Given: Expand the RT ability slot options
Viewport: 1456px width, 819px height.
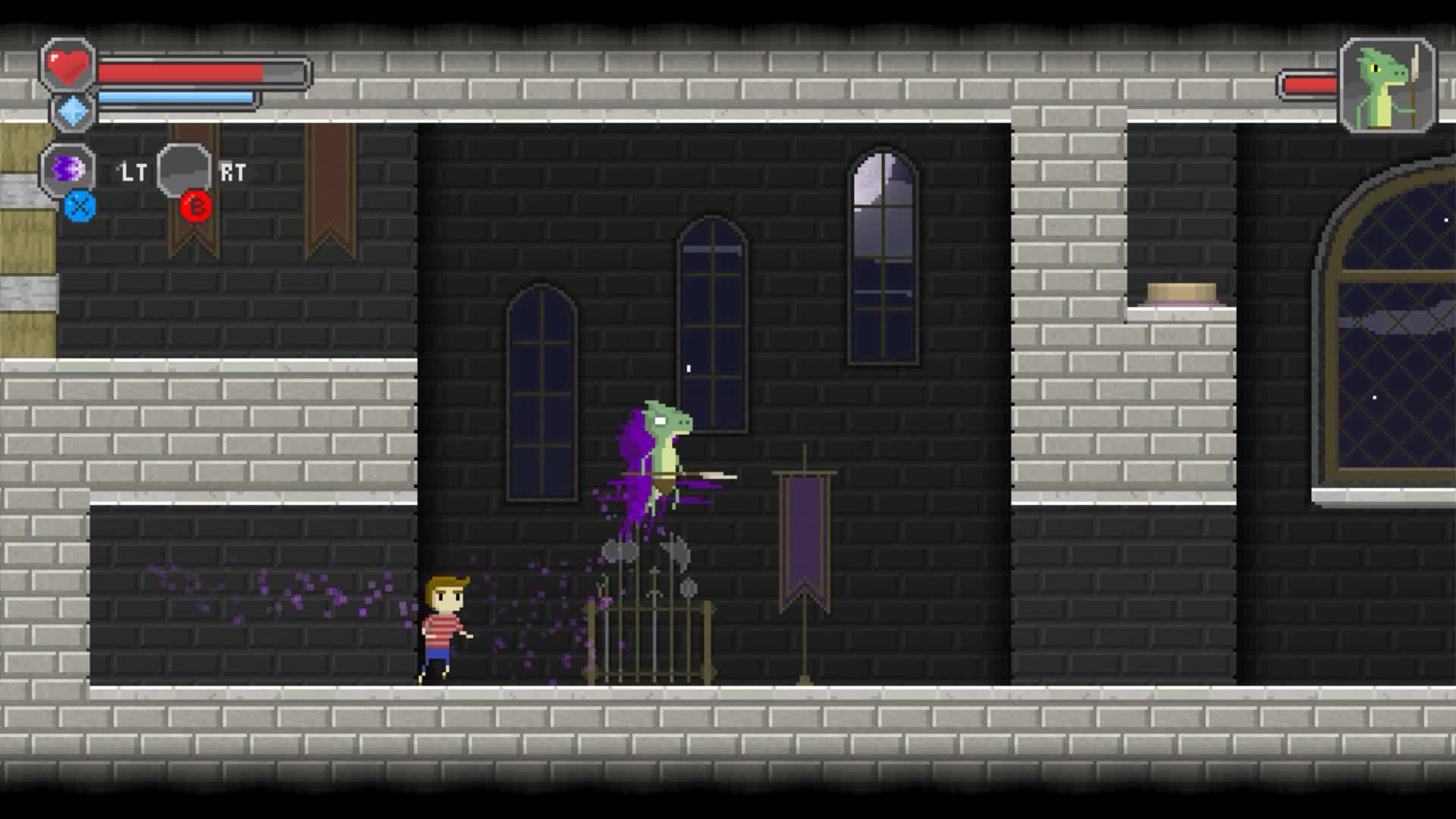Looking at the screenshot, I should (184, 168).
